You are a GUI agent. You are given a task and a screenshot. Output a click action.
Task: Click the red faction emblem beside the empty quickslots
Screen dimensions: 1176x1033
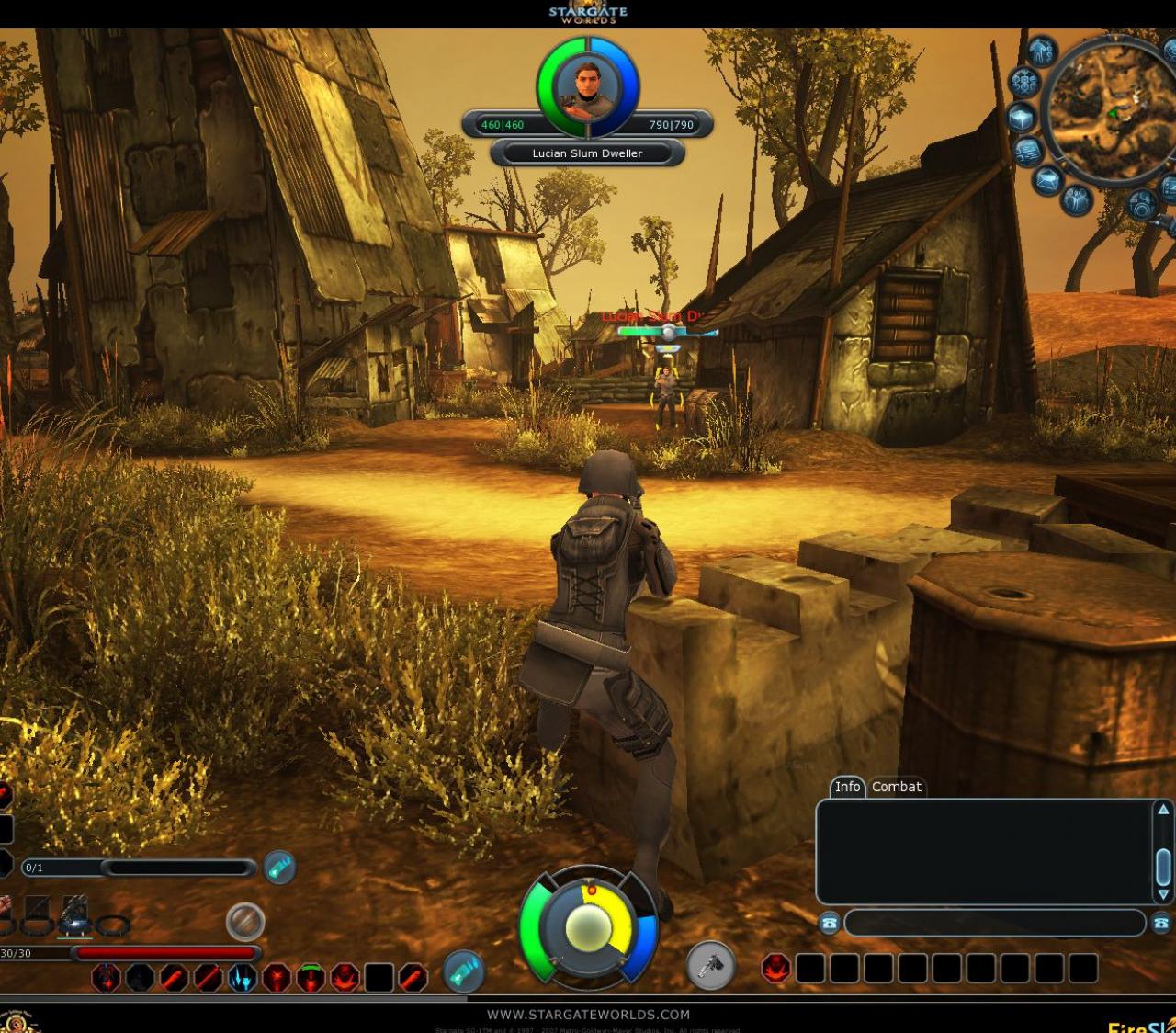(x=776, y=967)
